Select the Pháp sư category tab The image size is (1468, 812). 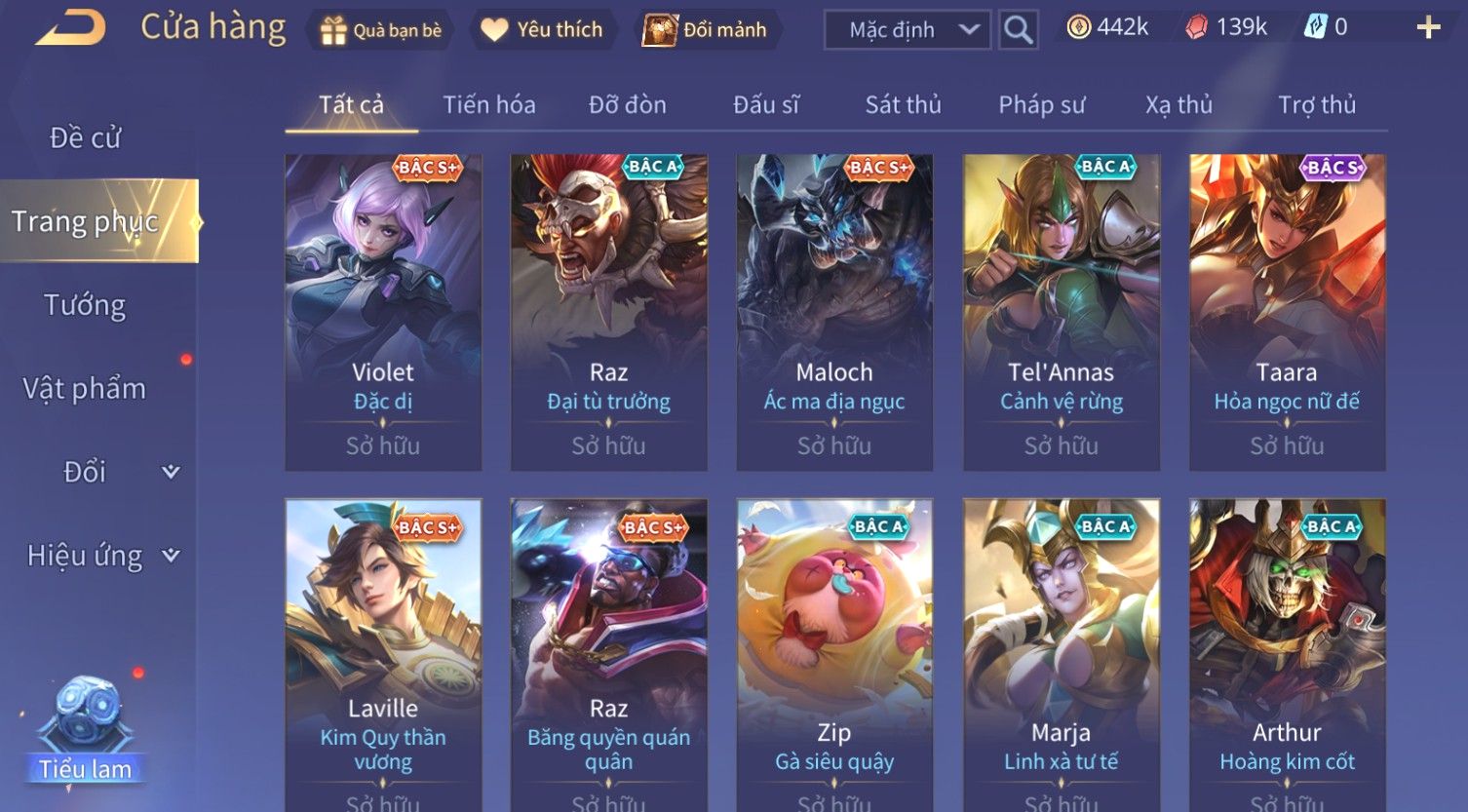(x=1041, y=105)
